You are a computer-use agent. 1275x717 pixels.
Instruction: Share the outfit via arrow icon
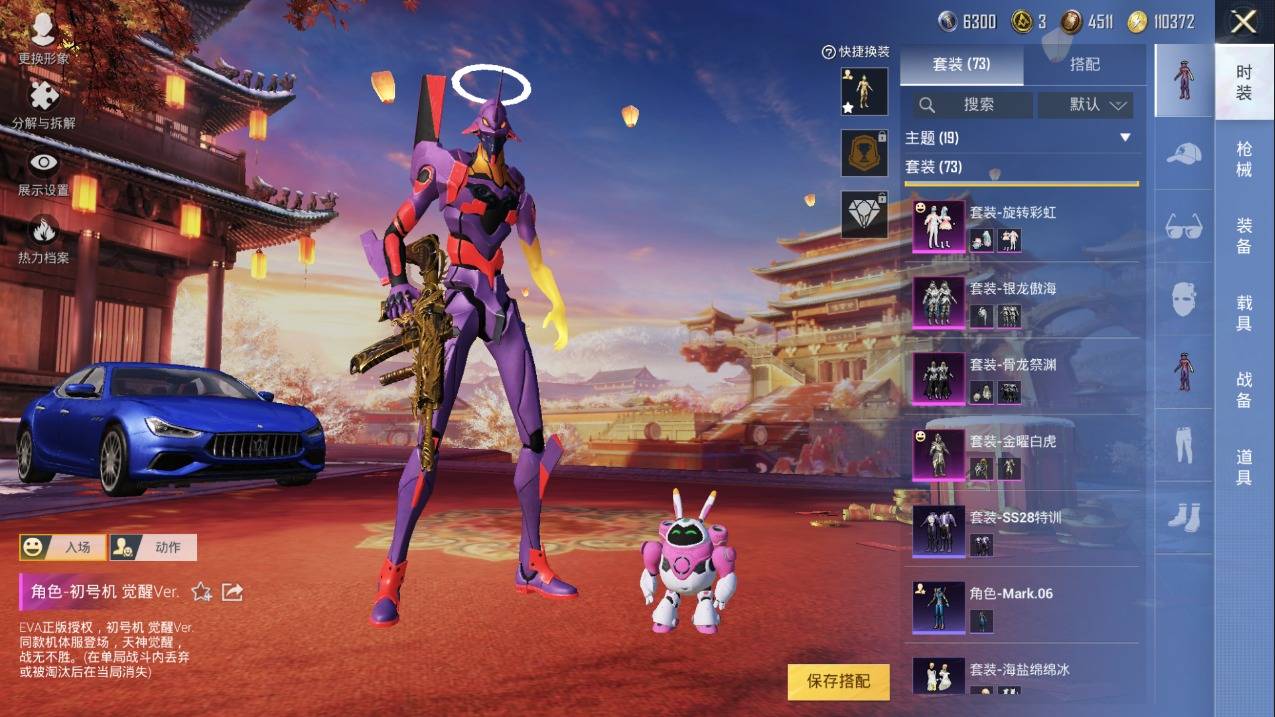pos(232,592)
